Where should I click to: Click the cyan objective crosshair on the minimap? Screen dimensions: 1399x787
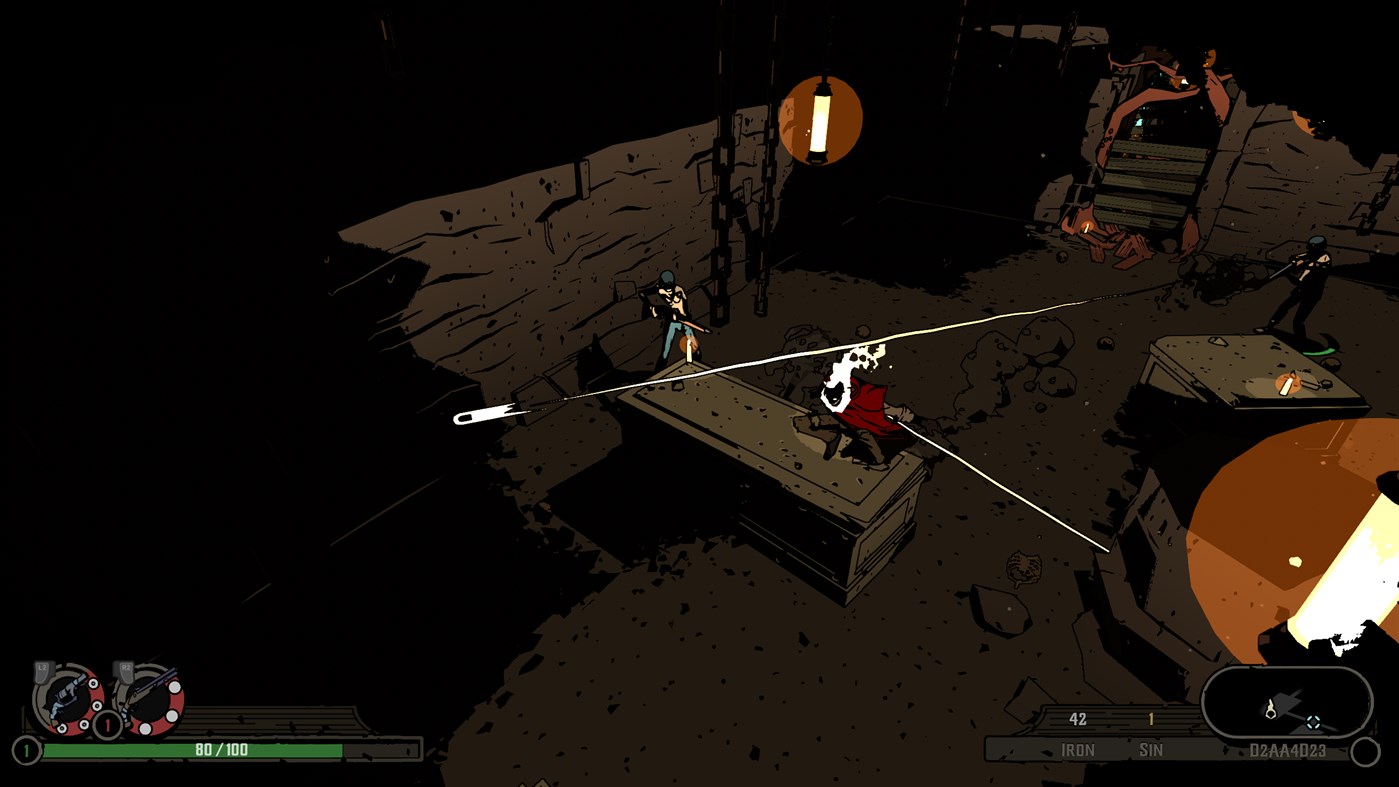point(1312,722)
